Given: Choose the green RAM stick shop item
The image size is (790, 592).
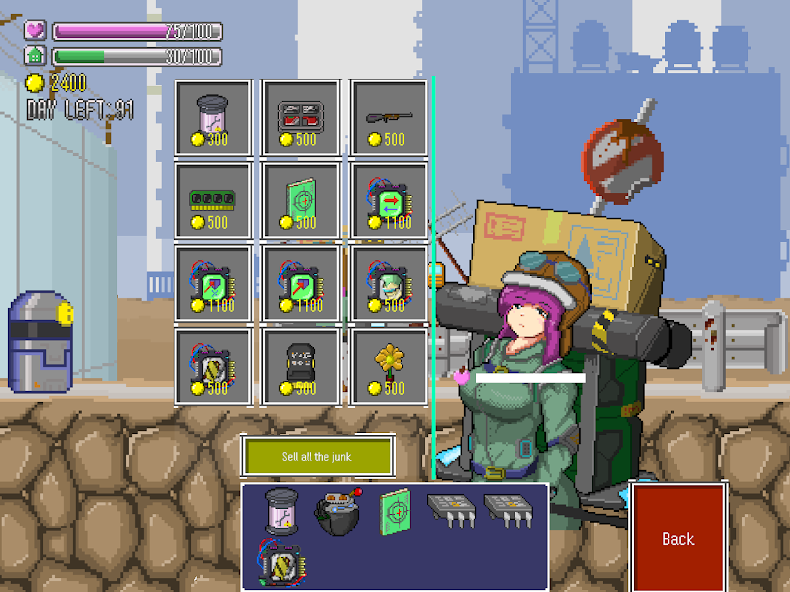Looking at the screenshot, I should click(x=213, y=201).
